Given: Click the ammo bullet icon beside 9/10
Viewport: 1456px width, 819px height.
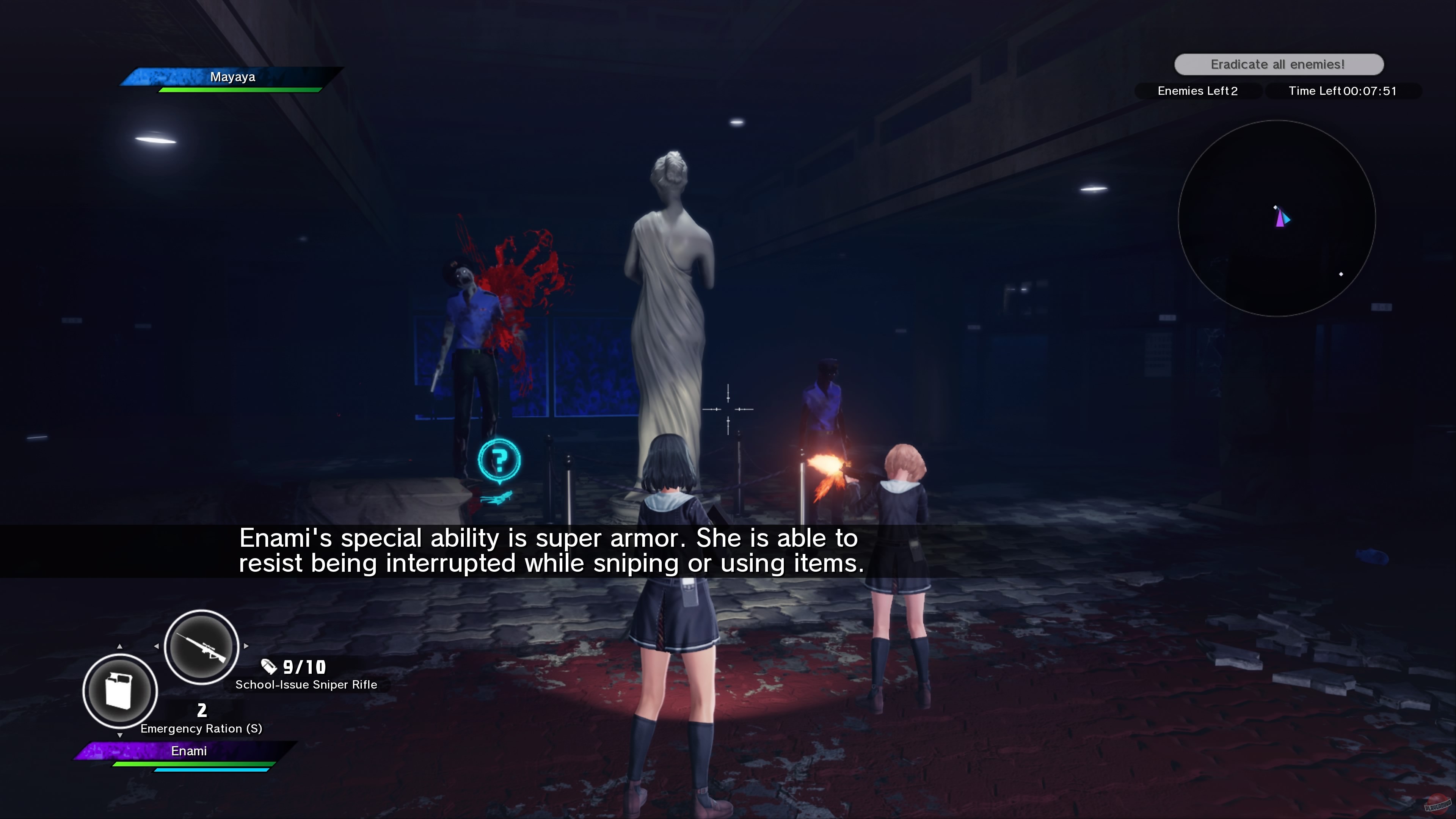Looking at the screenshot, I should [268, 667].
